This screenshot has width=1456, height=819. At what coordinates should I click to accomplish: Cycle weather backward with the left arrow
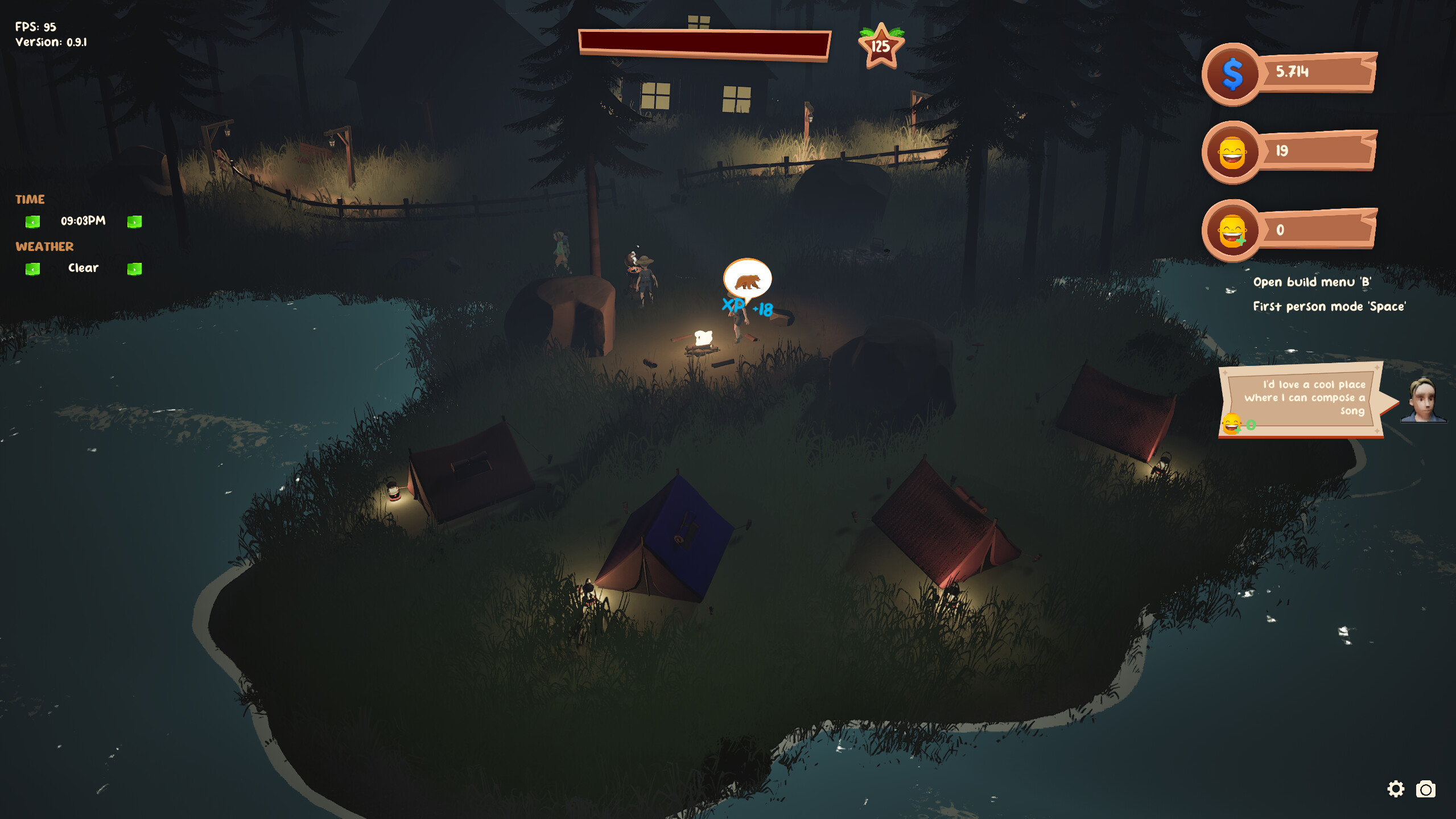[32, 269]
